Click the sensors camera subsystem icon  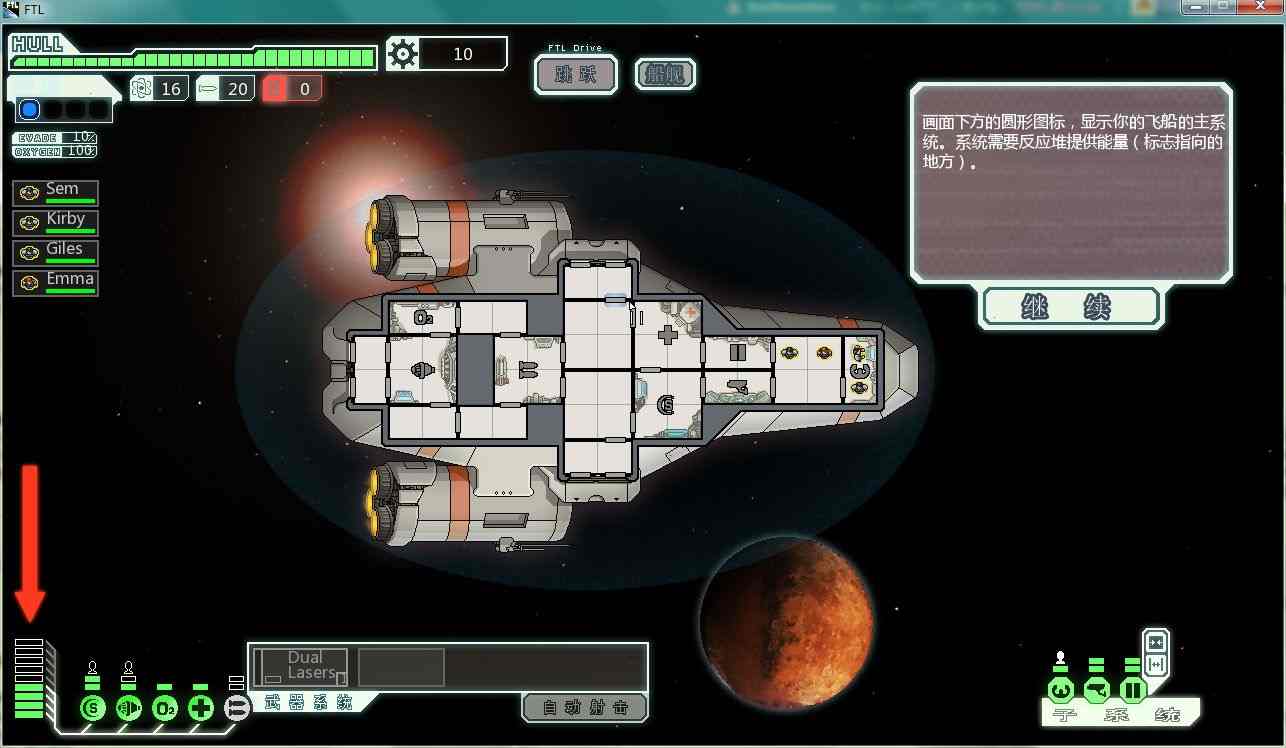click(1097, 690)
